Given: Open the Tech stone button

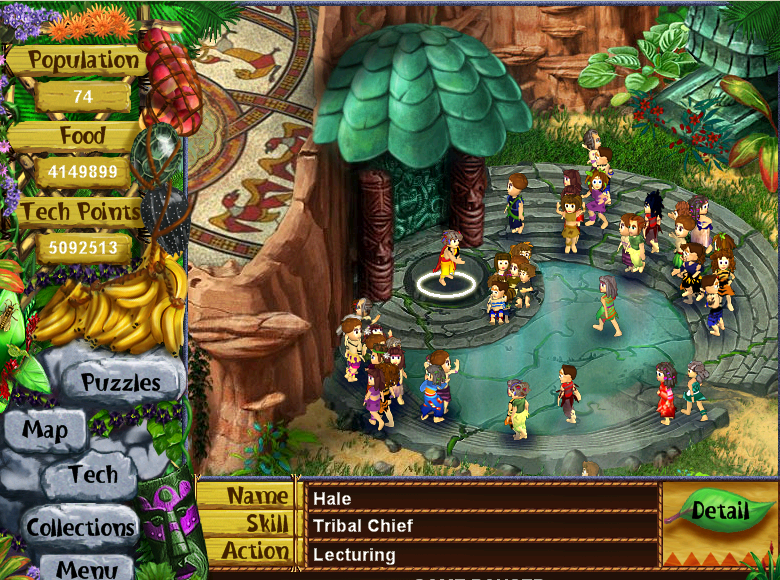Looking at the screenshot, I should click(x=93, y=475).
